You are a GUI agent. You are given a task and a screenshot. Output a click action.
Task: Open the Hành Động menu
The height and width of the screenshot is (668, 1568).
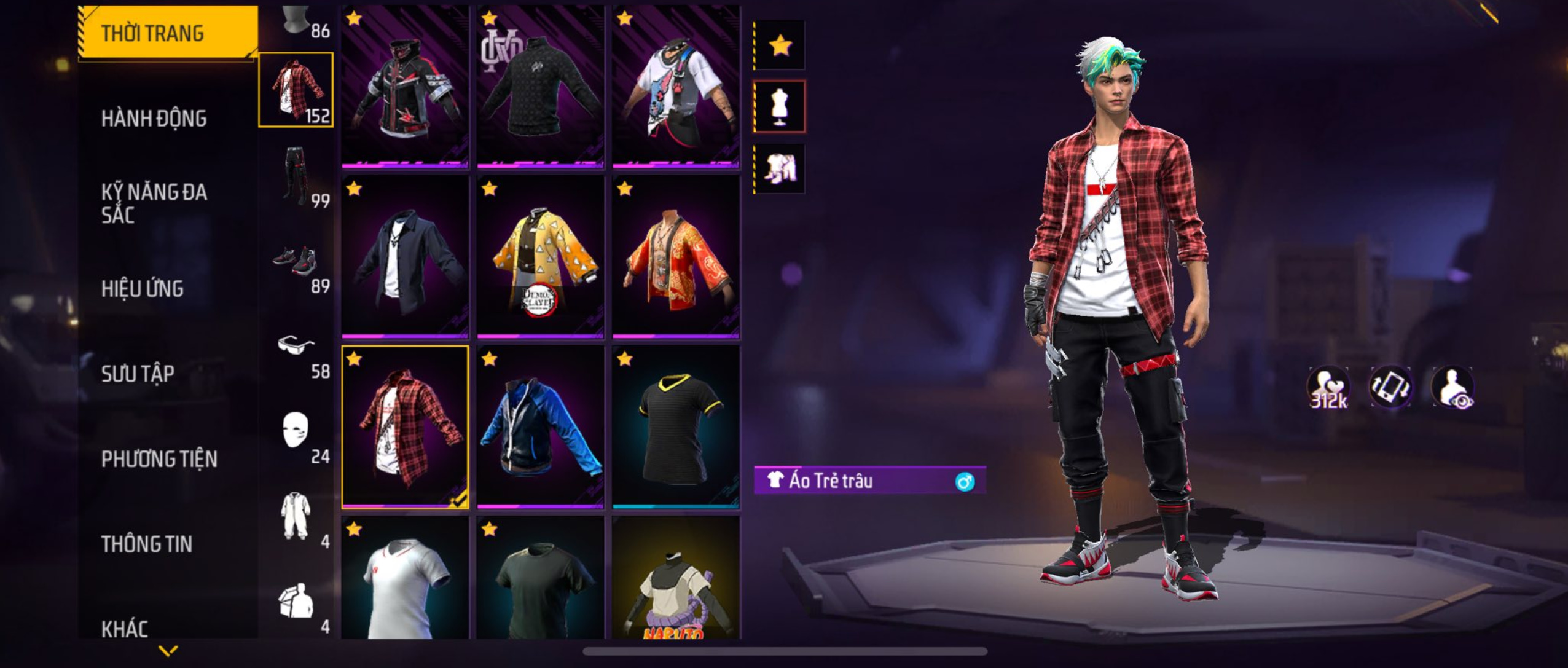point(154,118)
